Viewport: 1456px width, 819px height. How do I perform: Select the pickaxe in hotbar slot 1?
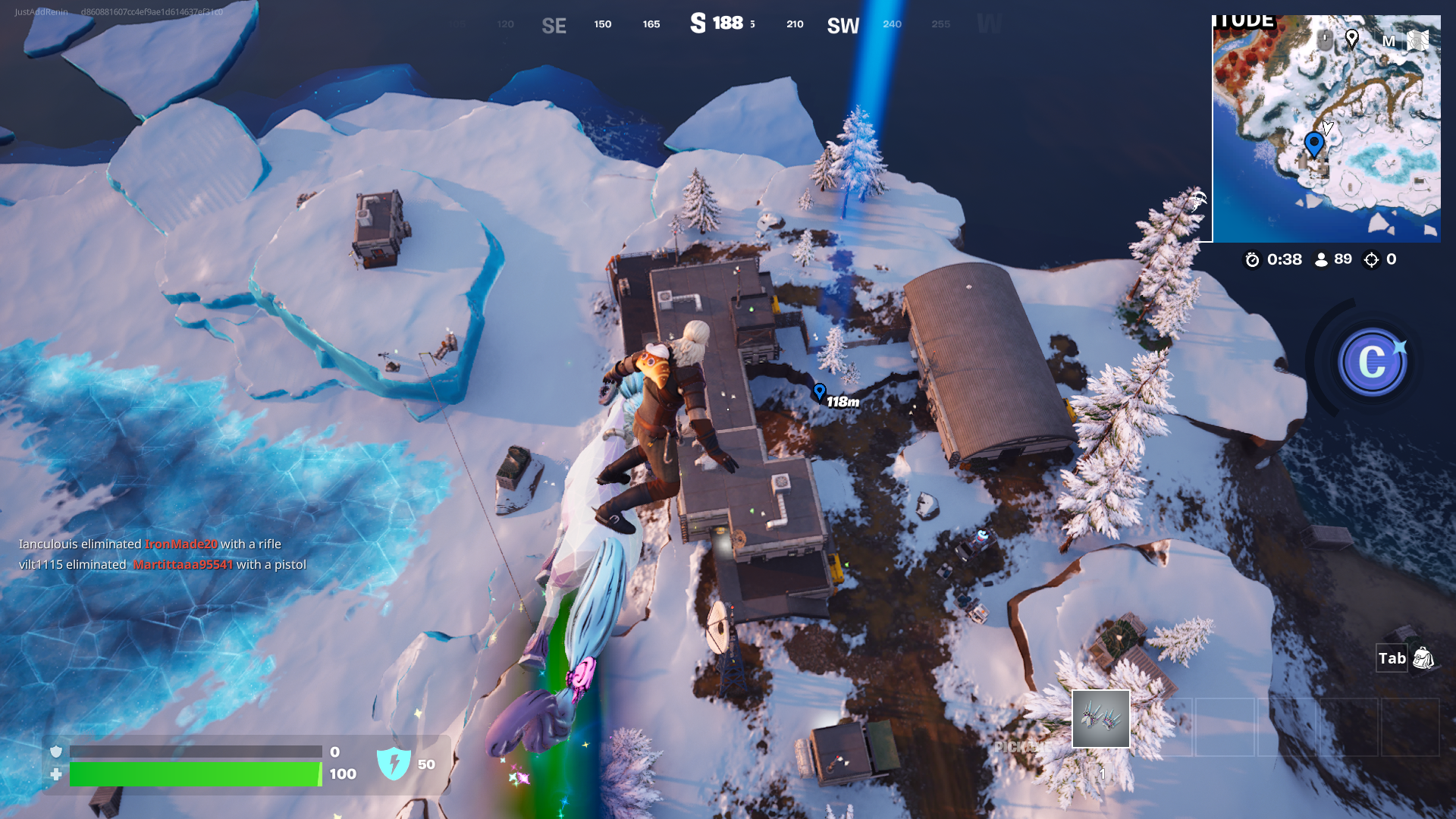coord(1101,717)
